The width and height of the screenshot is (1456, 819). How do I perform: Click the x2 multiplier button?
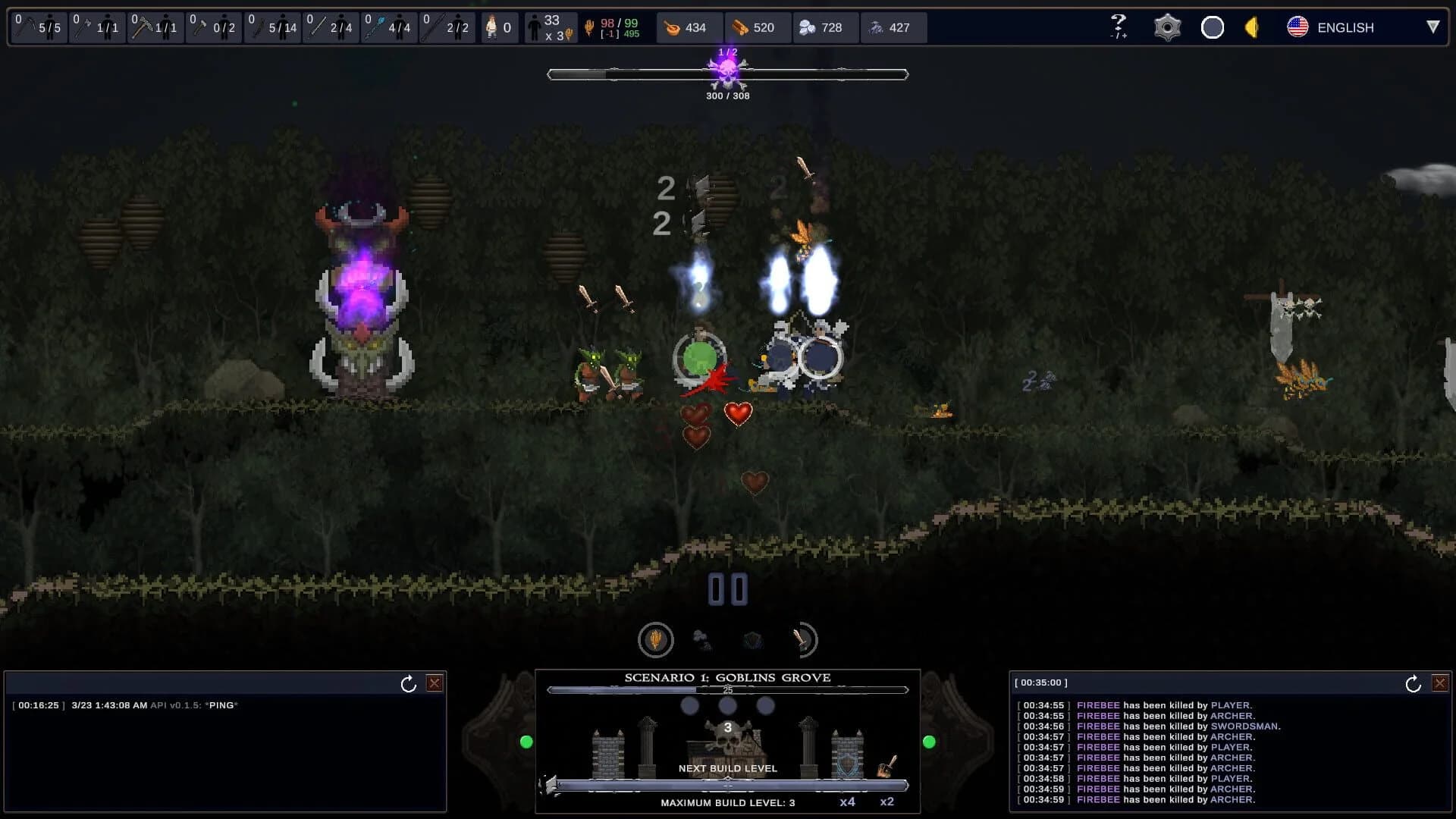pos(887,800)
